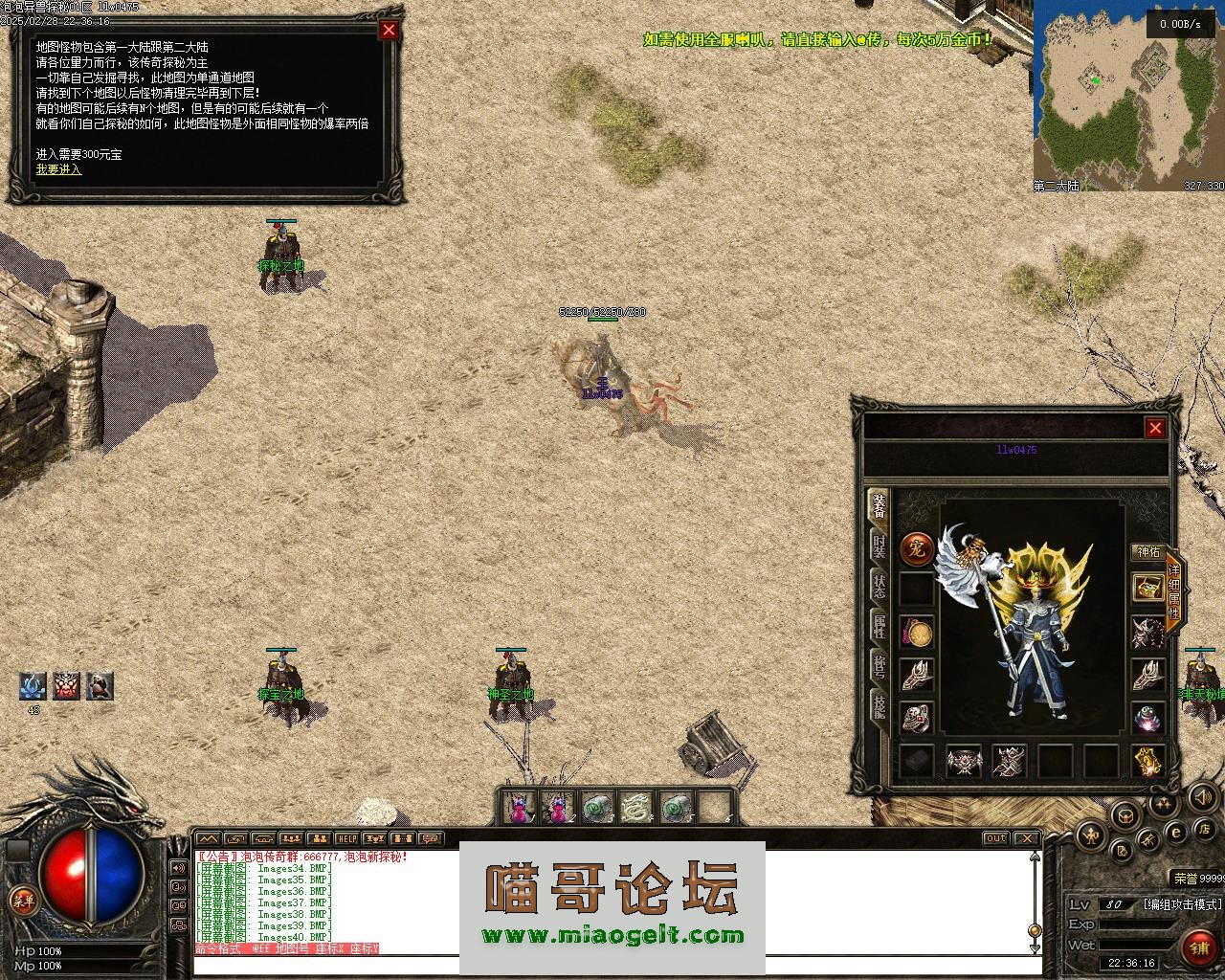Choose the 我要进入 dialogue link
Image resolution: width=1225 pixels, height=980 pixels.
click(x=59, y=169)
